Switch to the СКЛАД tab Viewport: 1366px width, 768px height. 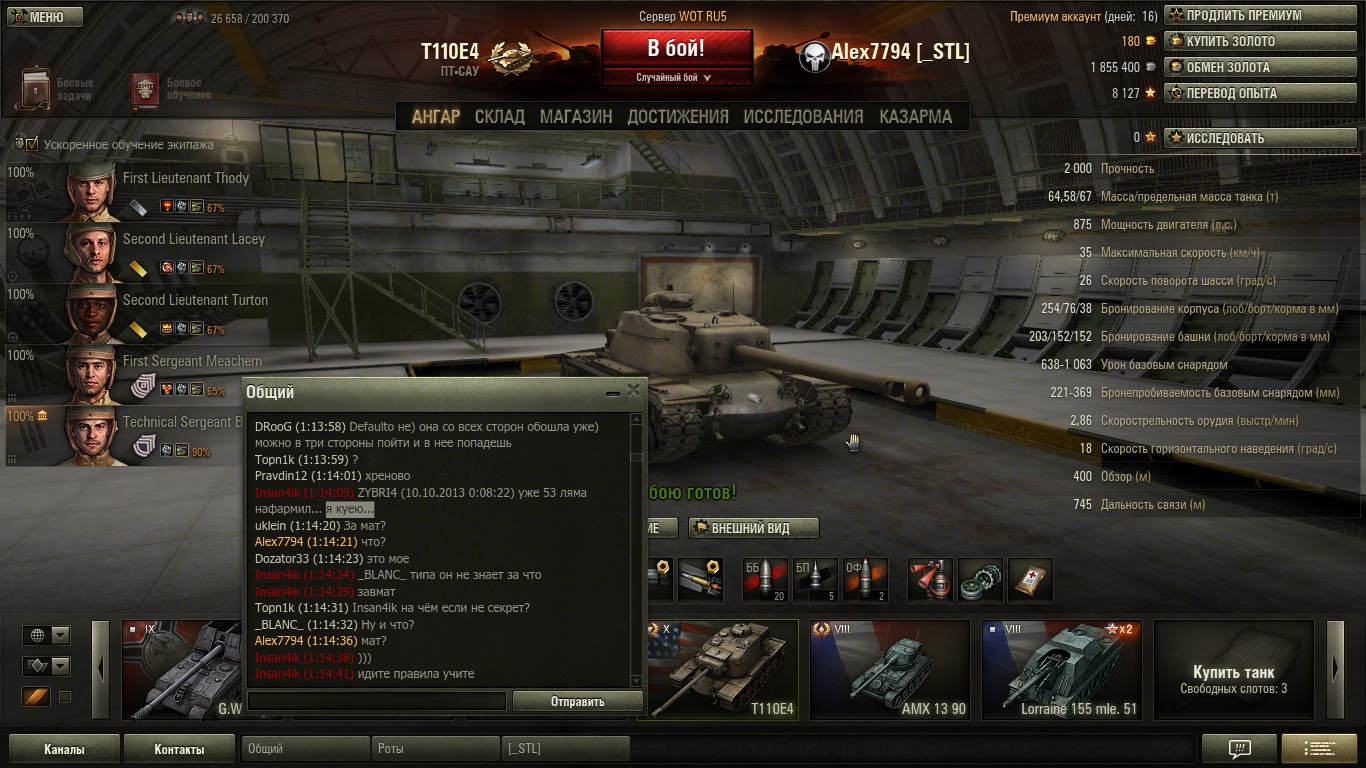coord(499,117)
